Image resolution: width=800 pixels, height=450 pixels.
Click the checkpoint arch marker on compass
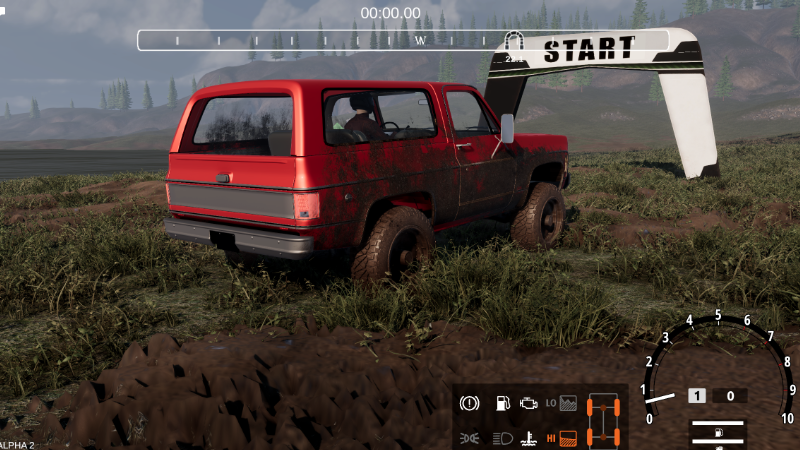516,43
